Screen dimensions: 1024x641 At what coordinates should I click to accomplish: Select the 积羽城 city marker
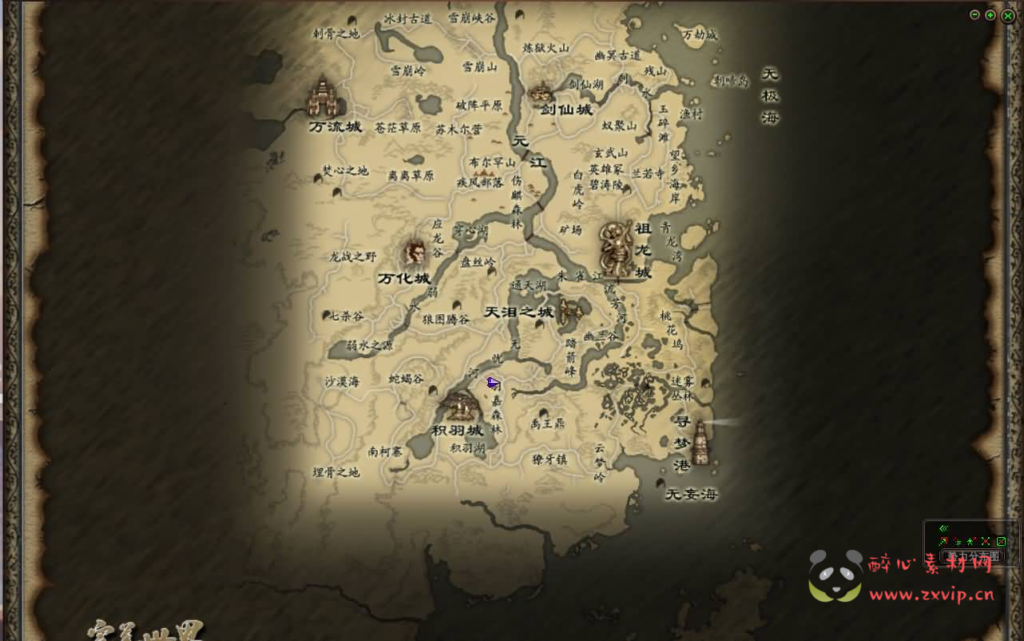coord(461,406)
